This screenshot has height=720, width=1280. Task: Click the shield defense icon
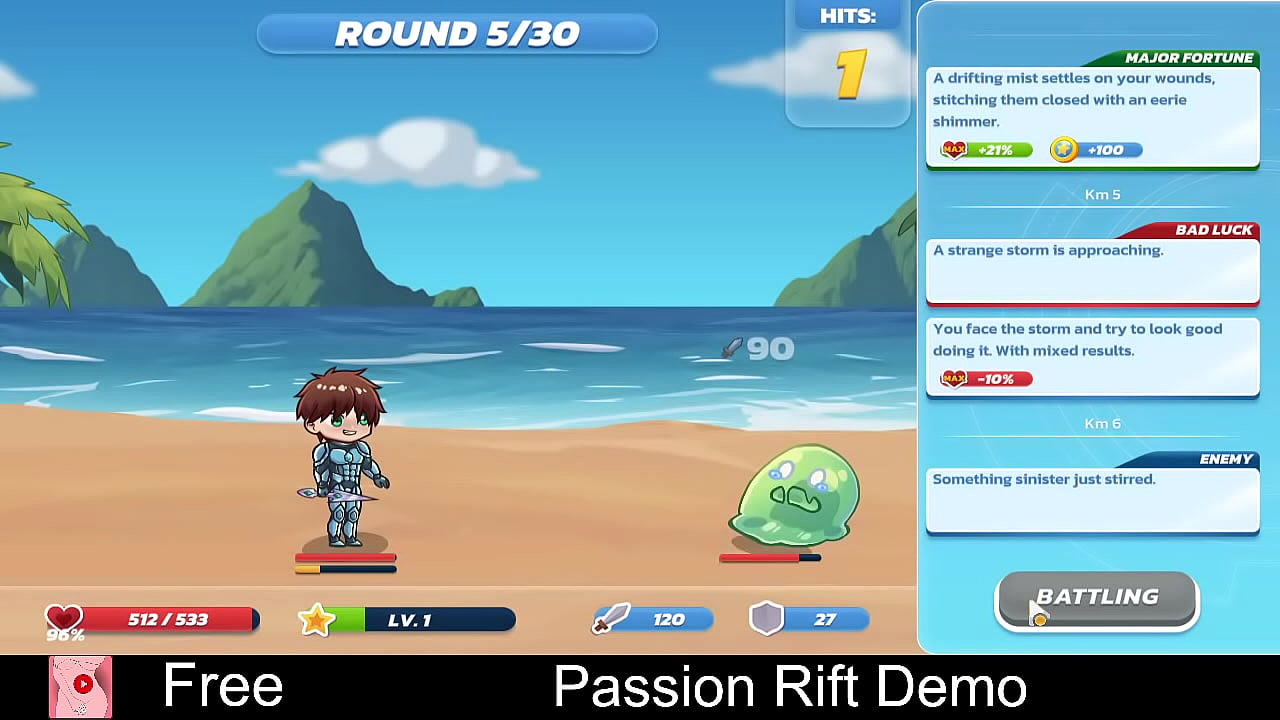pos(766,619)
